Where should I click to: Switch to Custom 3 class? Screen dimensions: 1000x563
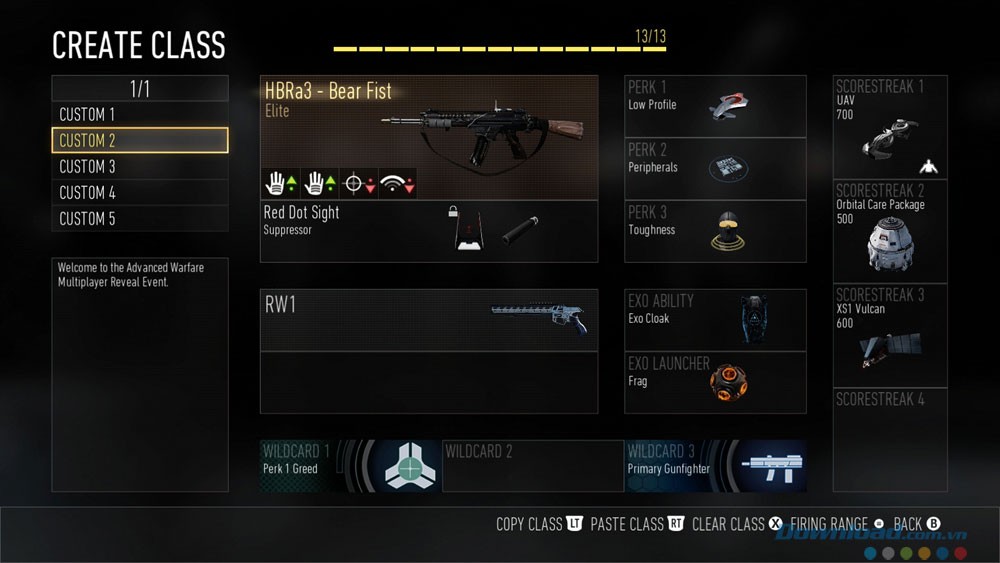coord(139,167)
